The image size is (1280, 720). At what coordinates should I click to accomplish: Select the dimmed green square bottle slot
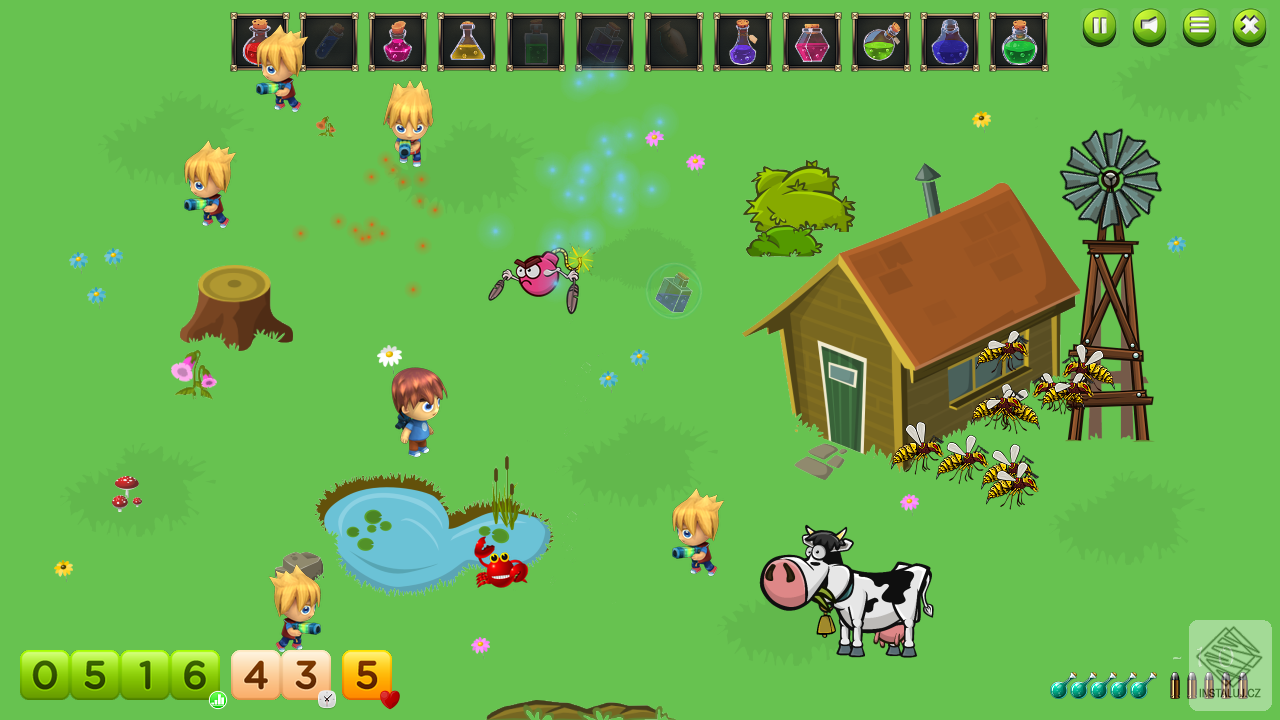pyautogui.click(x=536, y=42)
